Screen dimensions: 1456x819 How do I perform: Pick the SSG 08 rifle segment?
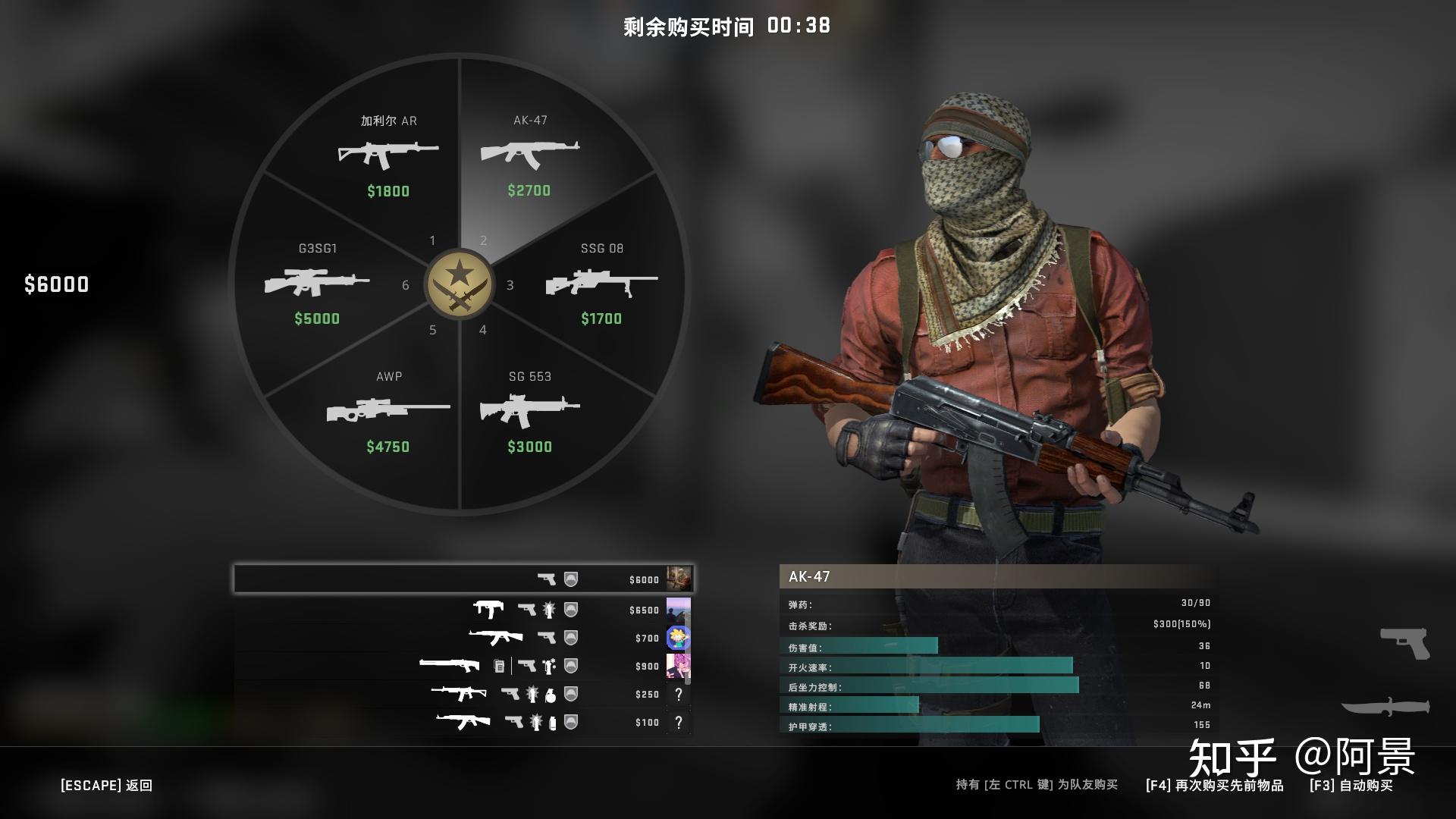click(x=603, y=284)
